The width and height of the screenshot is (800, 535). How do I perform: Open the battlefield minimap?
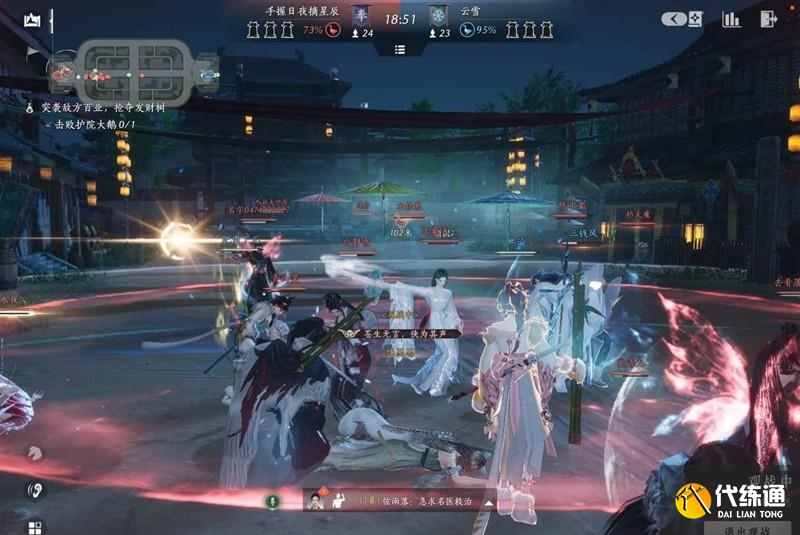click(134, 72)
